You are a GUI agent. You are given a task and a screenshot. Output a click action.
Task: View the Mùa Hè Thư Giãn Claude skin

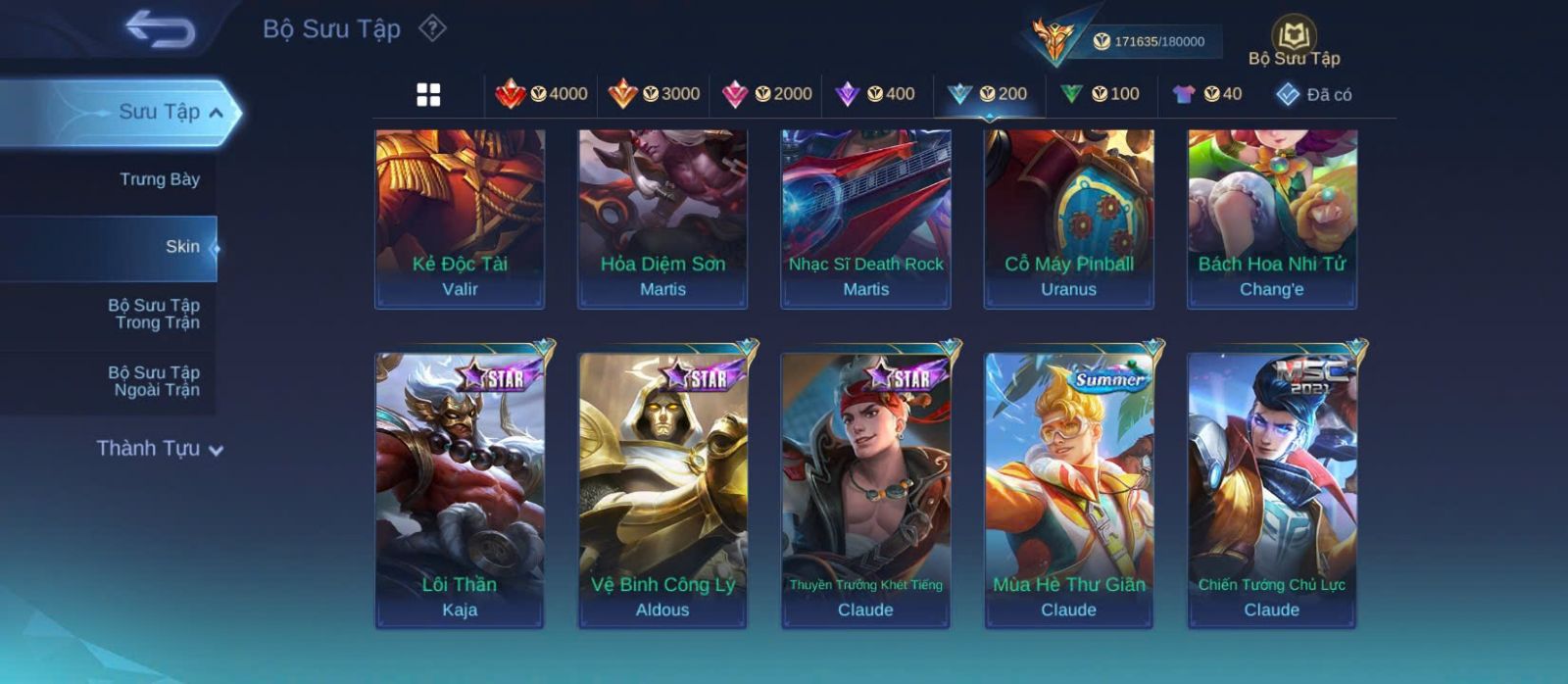coord(1068,489)
